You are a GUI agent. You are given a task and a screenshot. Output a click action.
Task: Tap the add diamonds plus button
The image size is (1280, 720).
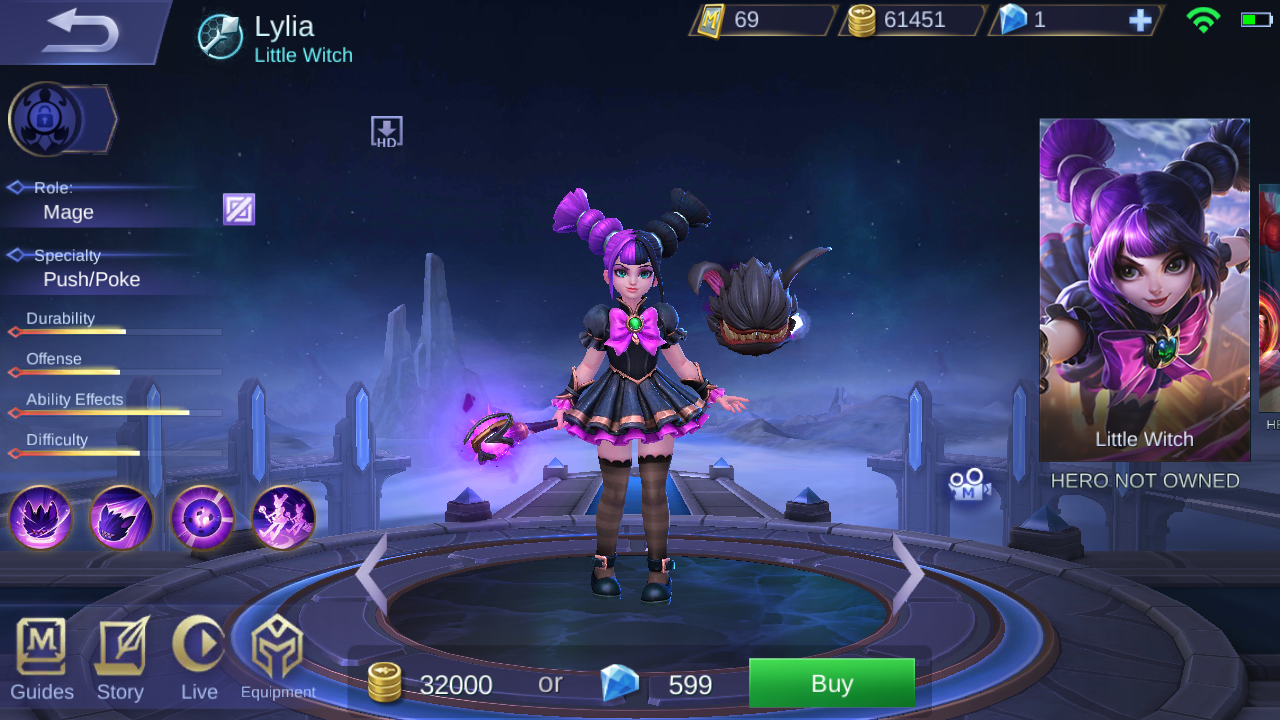click(x=1140, y=20)
